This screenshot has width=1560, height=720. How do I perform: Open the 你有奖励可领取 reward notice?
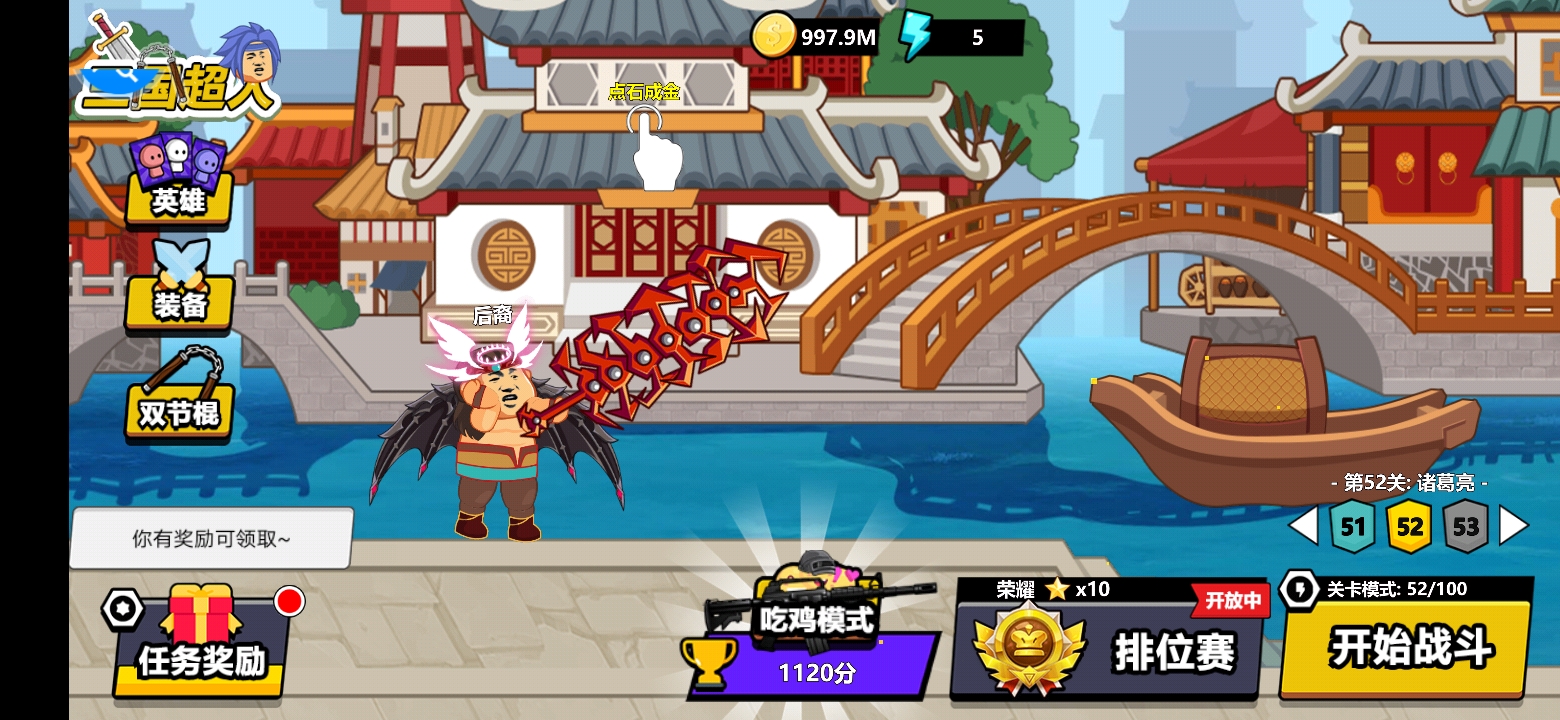pos(211,538)
